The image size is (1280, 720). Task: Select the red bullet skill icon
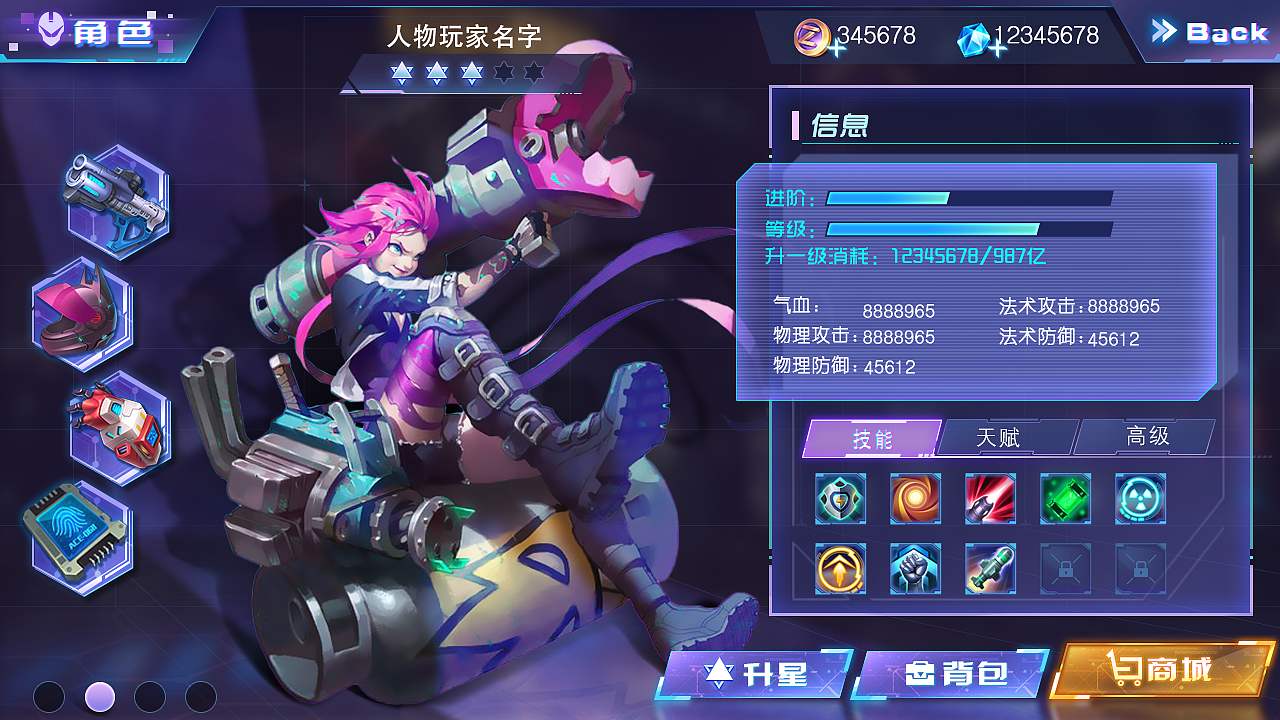pyautogui.click(x=990, y=498)
